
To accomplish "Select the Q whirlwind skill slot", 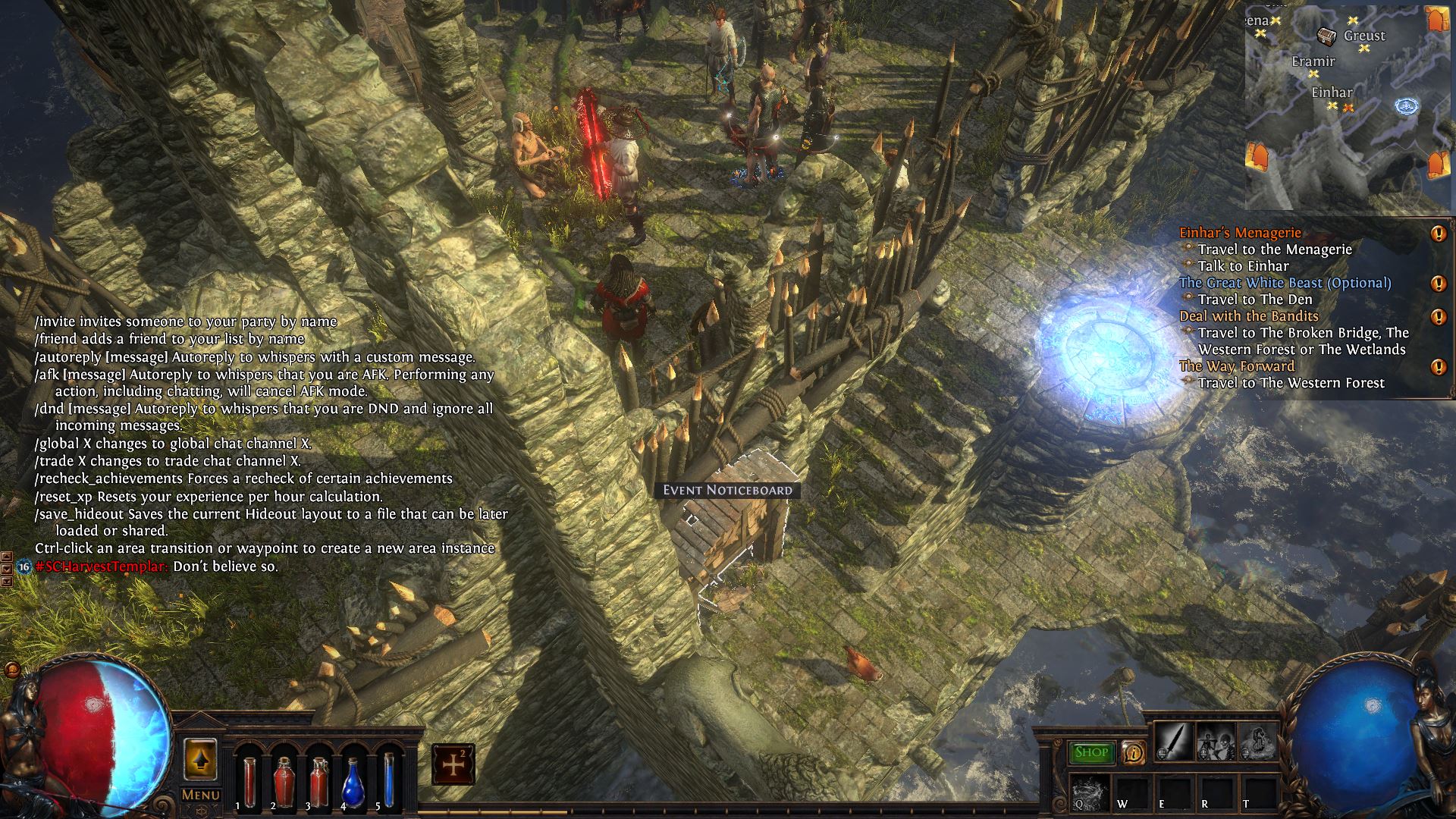I will click(1090, 792).
